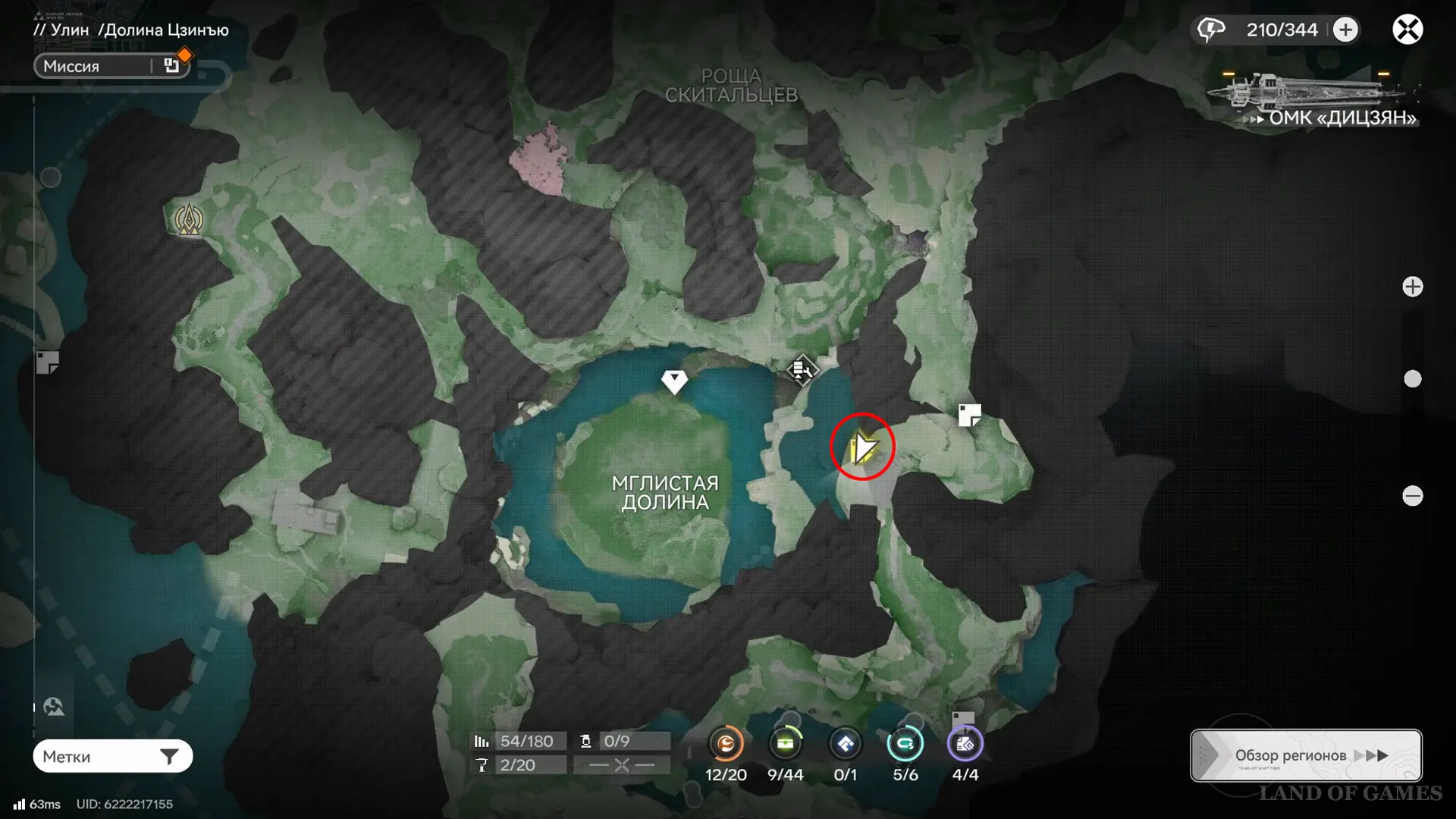Select the 4/4 purple collectible counter
Screen dimensions: 1456x819
(x=965, y=744)
